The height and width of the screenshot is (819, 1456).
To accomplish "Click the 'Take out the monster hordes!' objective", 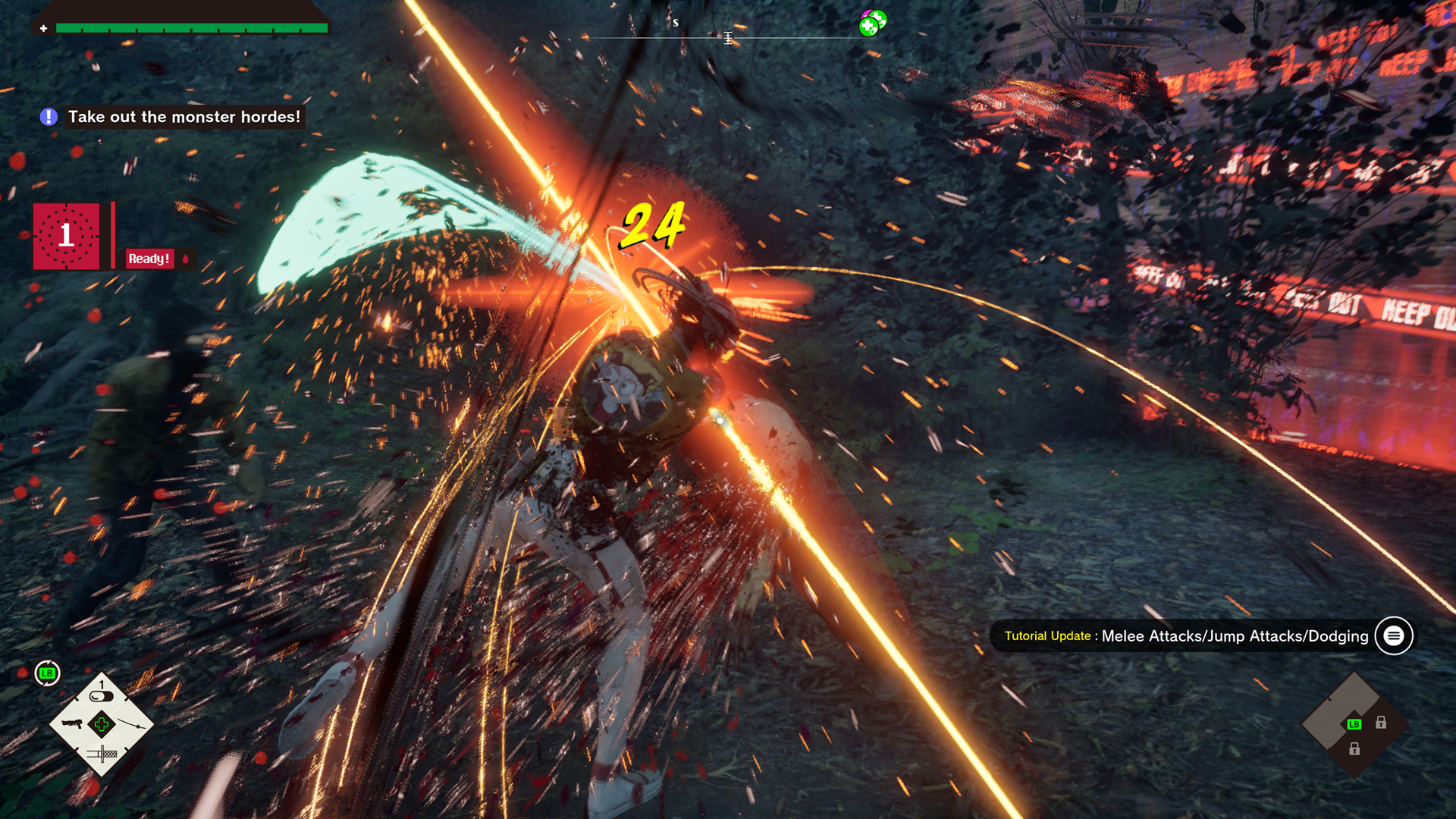I will tap(184, 117).
